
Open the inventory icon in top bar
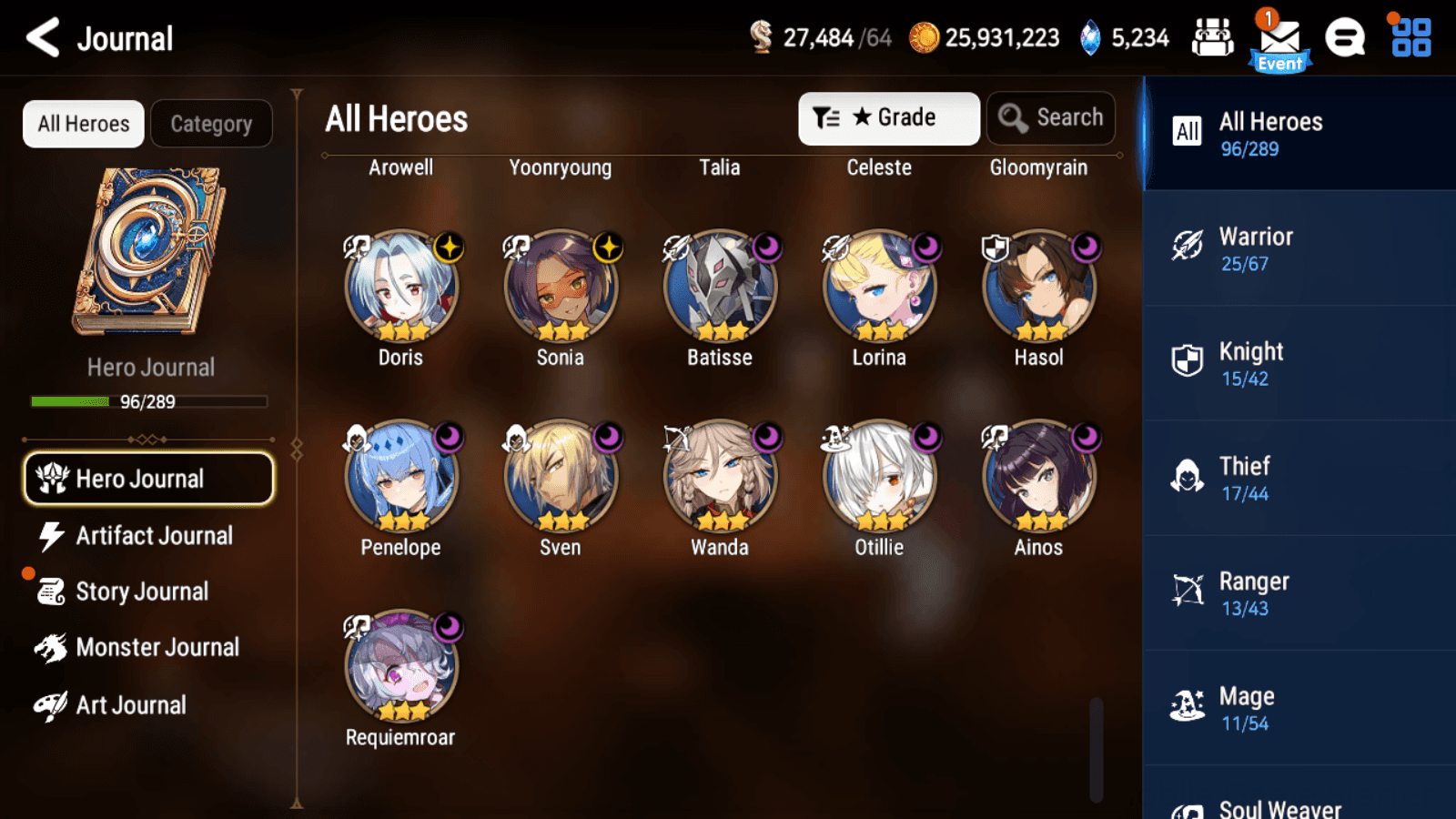coord(1213,38)
